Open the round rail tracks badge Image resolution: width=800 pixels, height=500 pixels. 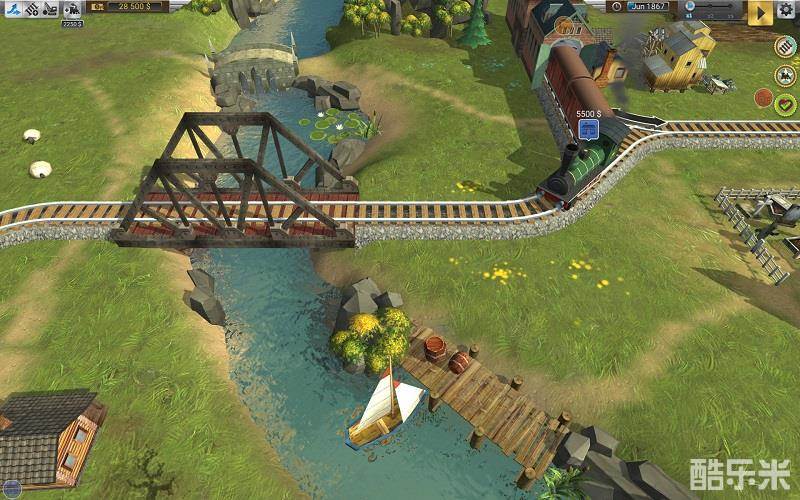click(x=786, y=46)
